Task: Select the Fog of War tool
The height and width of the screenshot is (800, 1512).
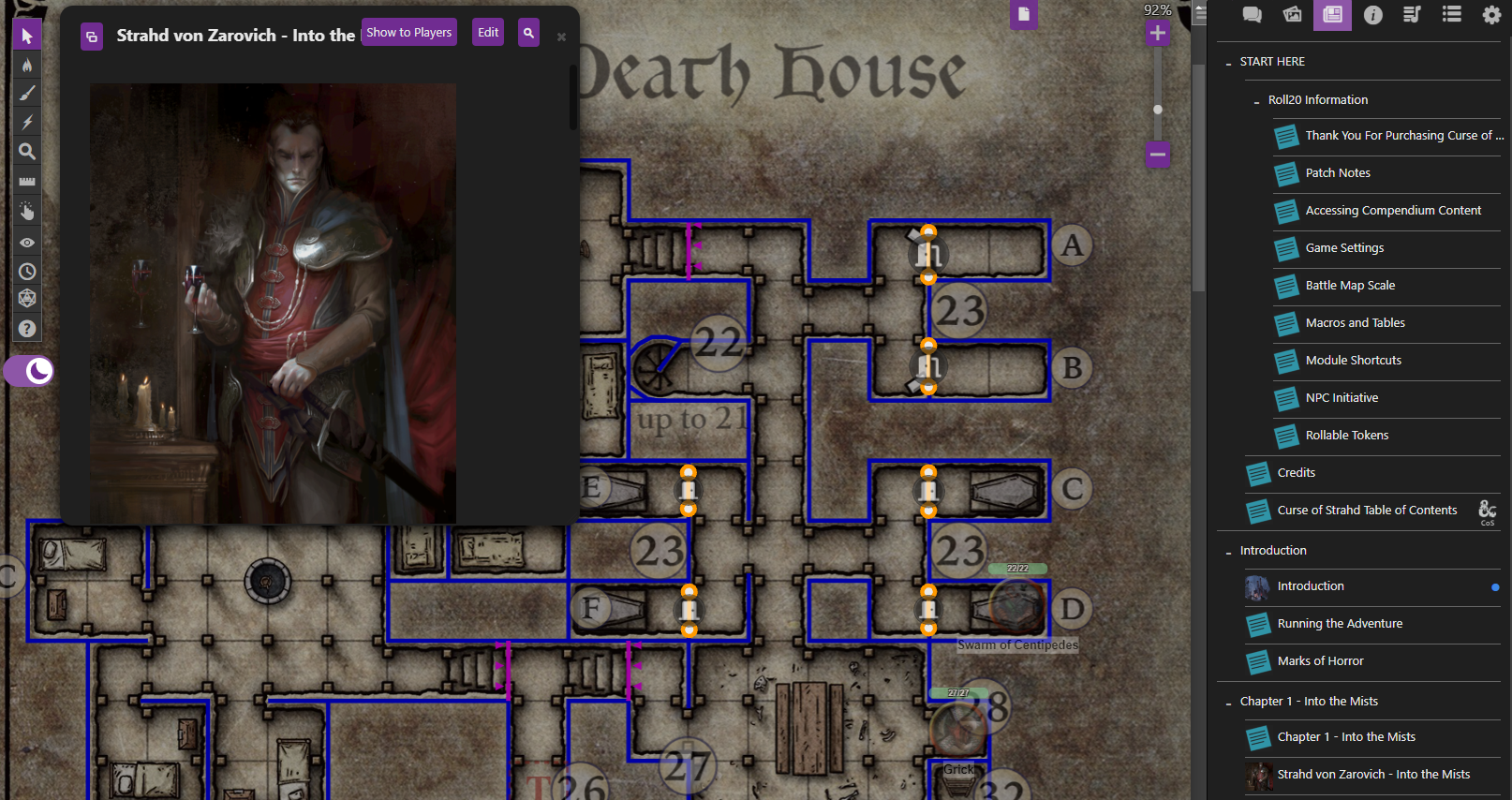Action: point(26,64)
